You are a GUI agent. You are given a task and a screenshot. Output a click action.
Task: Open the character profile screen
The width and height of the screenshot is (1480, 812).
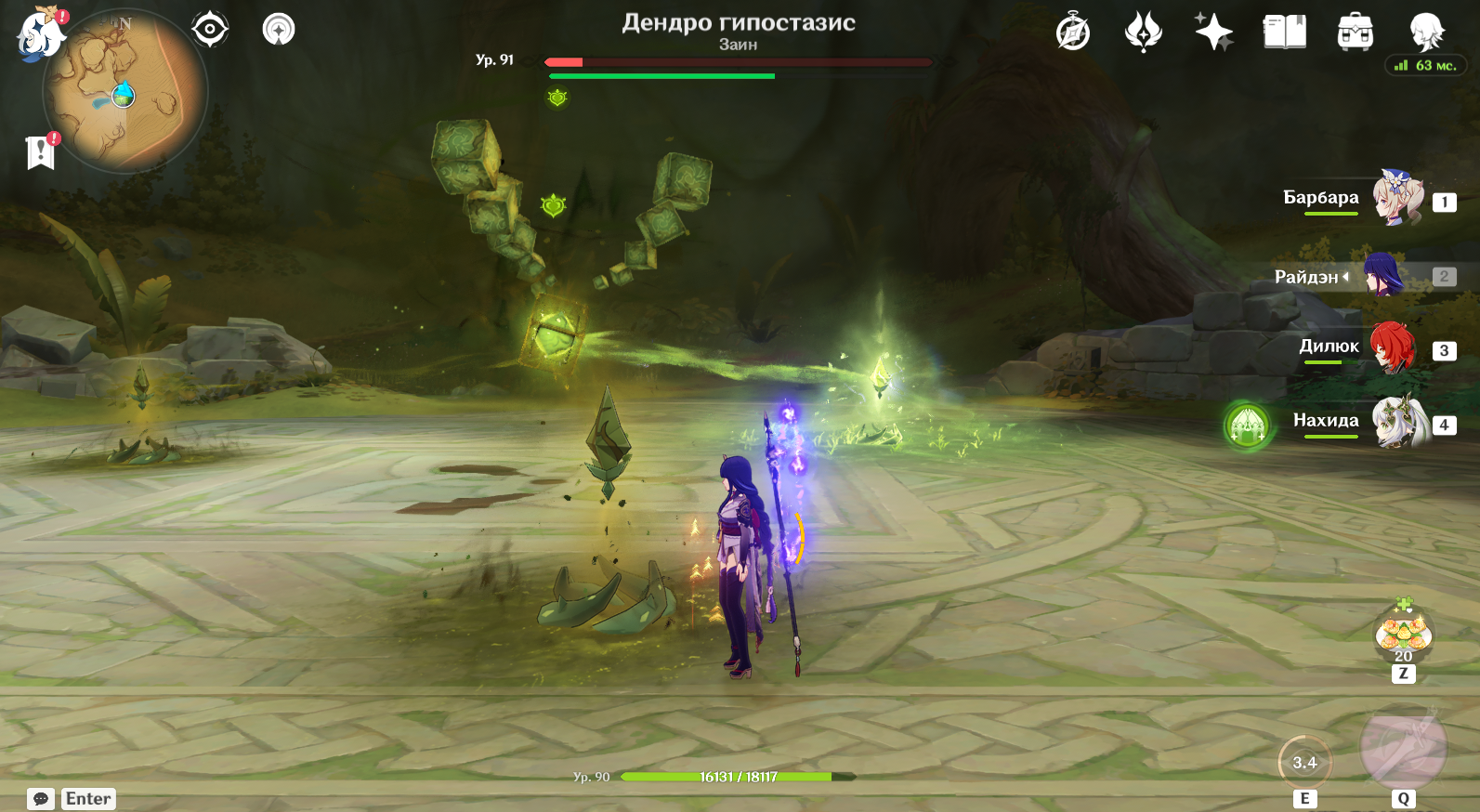coord(1425,33)
